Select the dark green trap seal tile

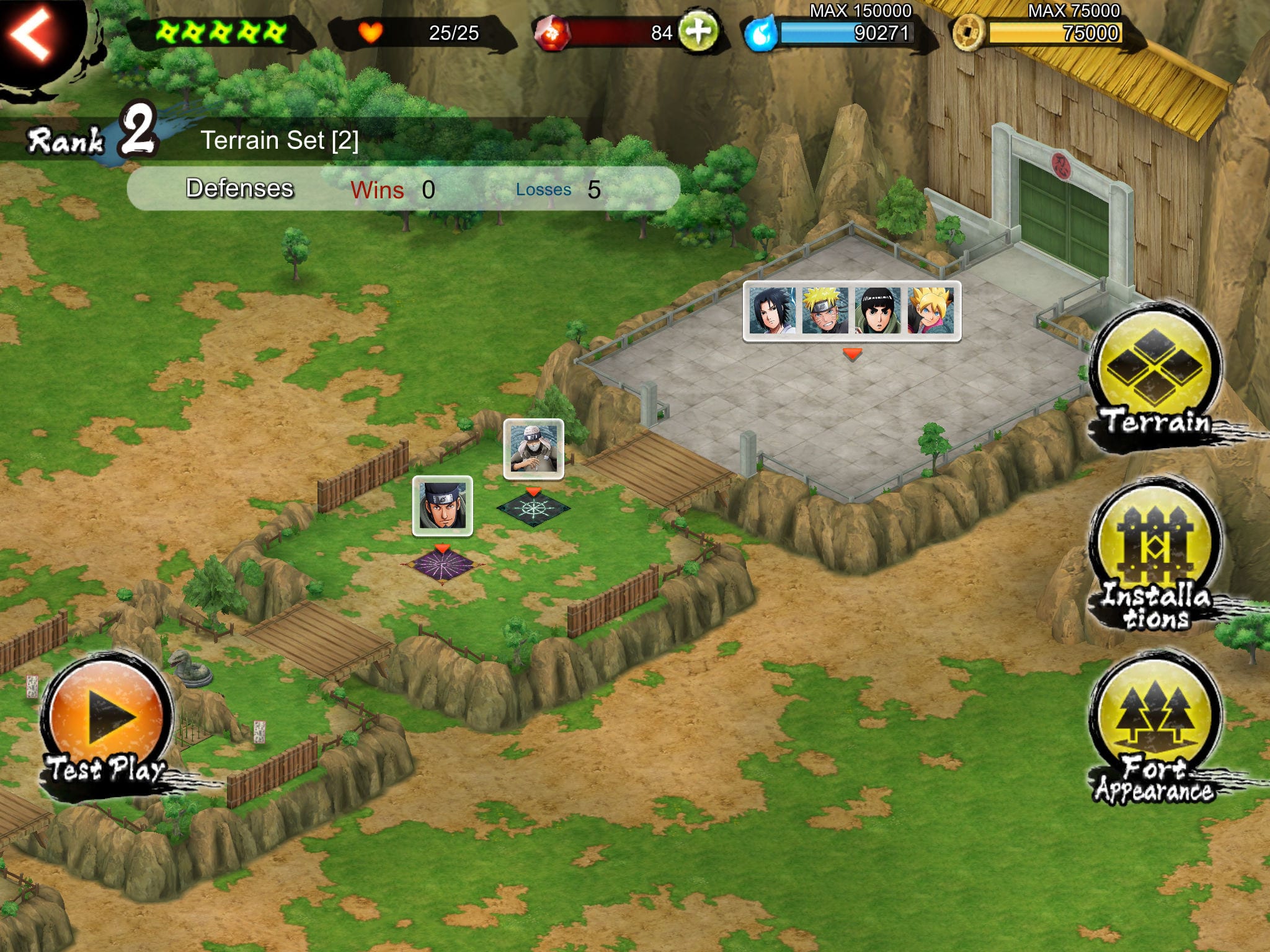533,509
